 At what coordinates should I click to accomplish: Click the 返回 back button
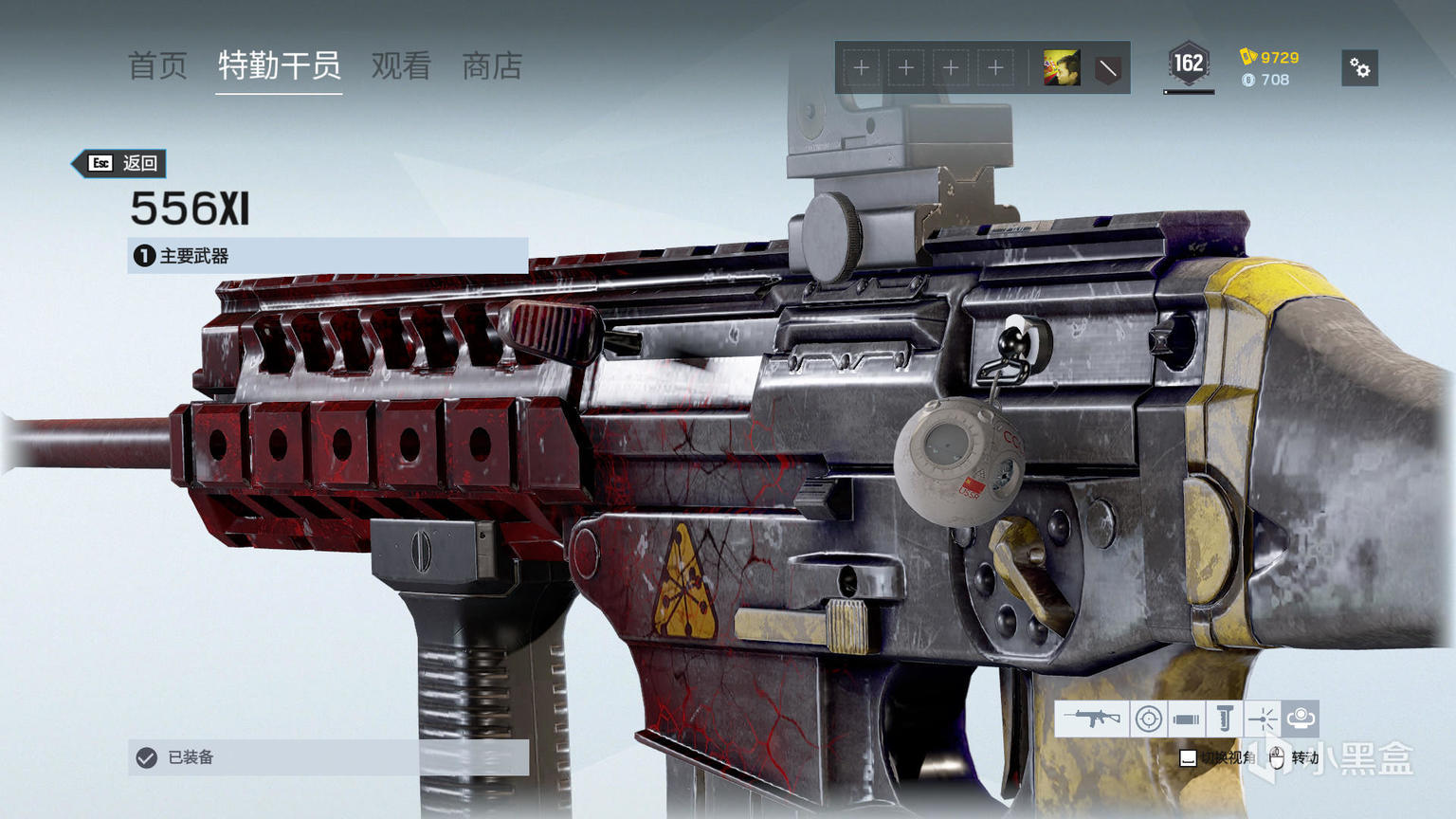(122, 163)
